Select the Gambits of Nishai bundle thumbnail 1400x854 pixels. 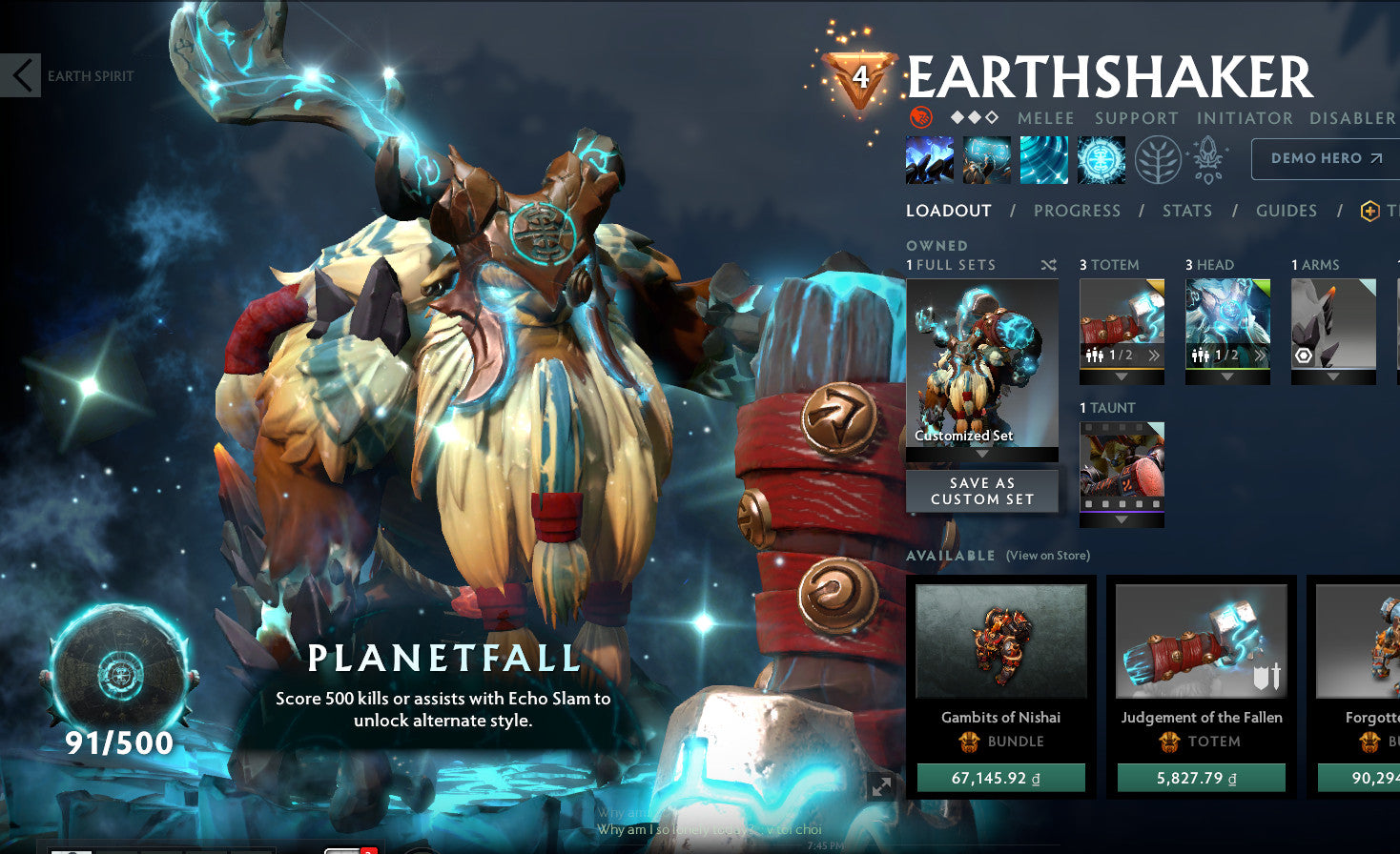pos(1000,640)
